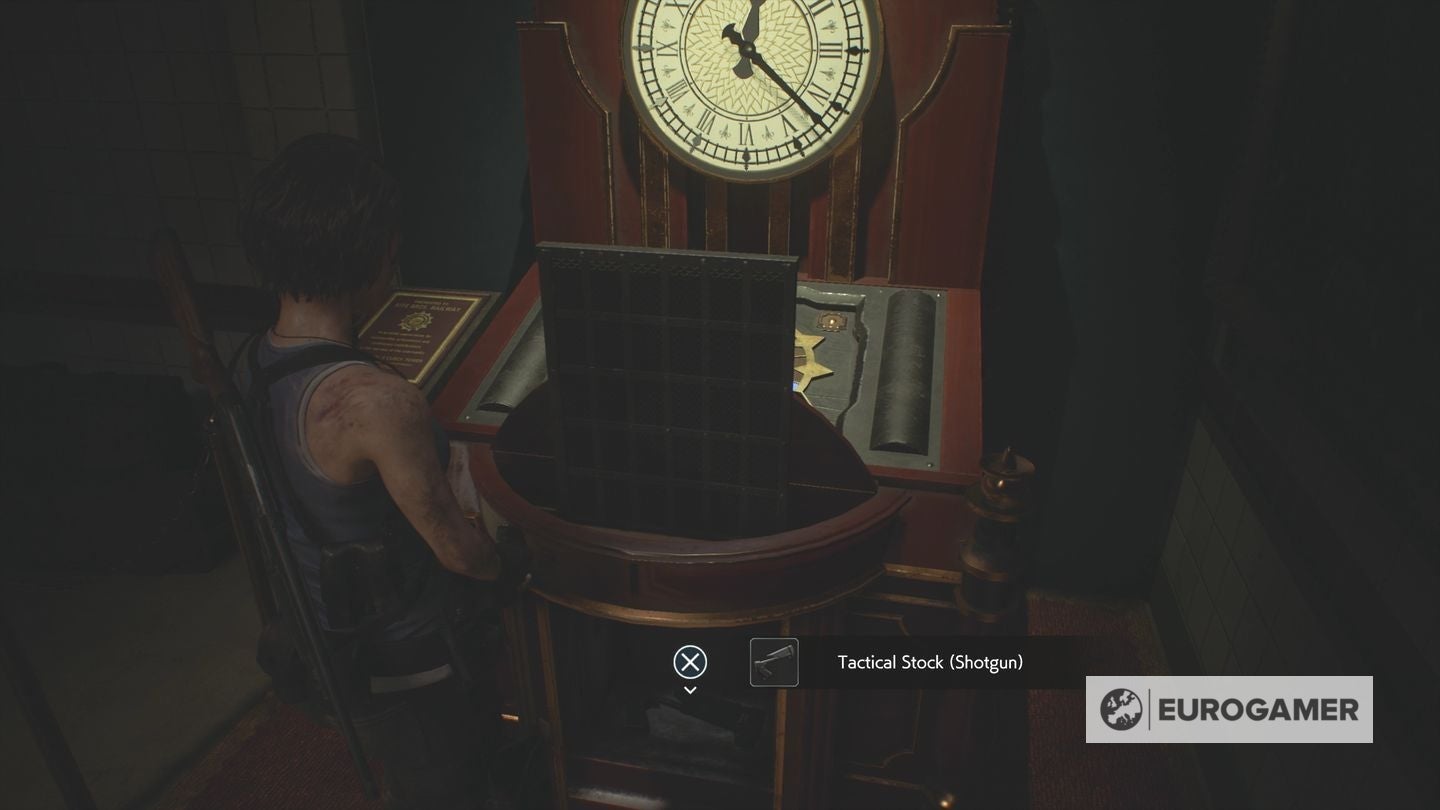This screenshot has width=1440, height=810.
Task: Click the Eurogamer globe icon
Action: click(1124, 710)
